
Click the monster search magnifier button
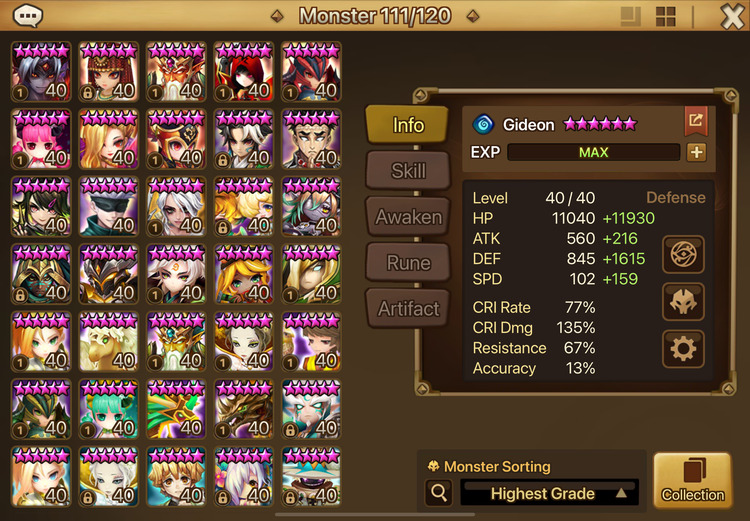437,492
